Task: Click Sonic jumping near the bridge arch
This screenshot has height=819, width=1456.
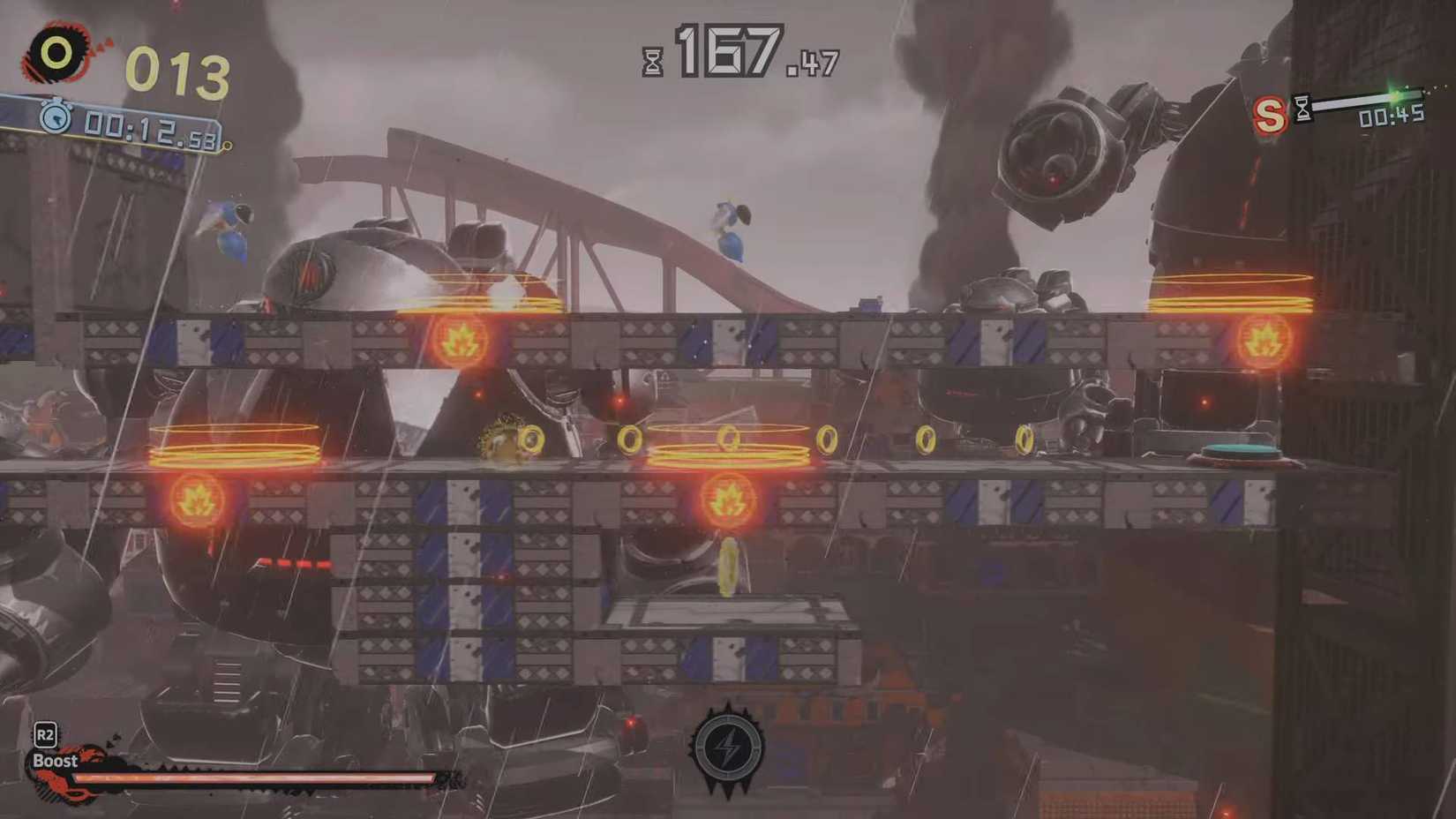Action: pyautogui.click(x=729, y=228)
